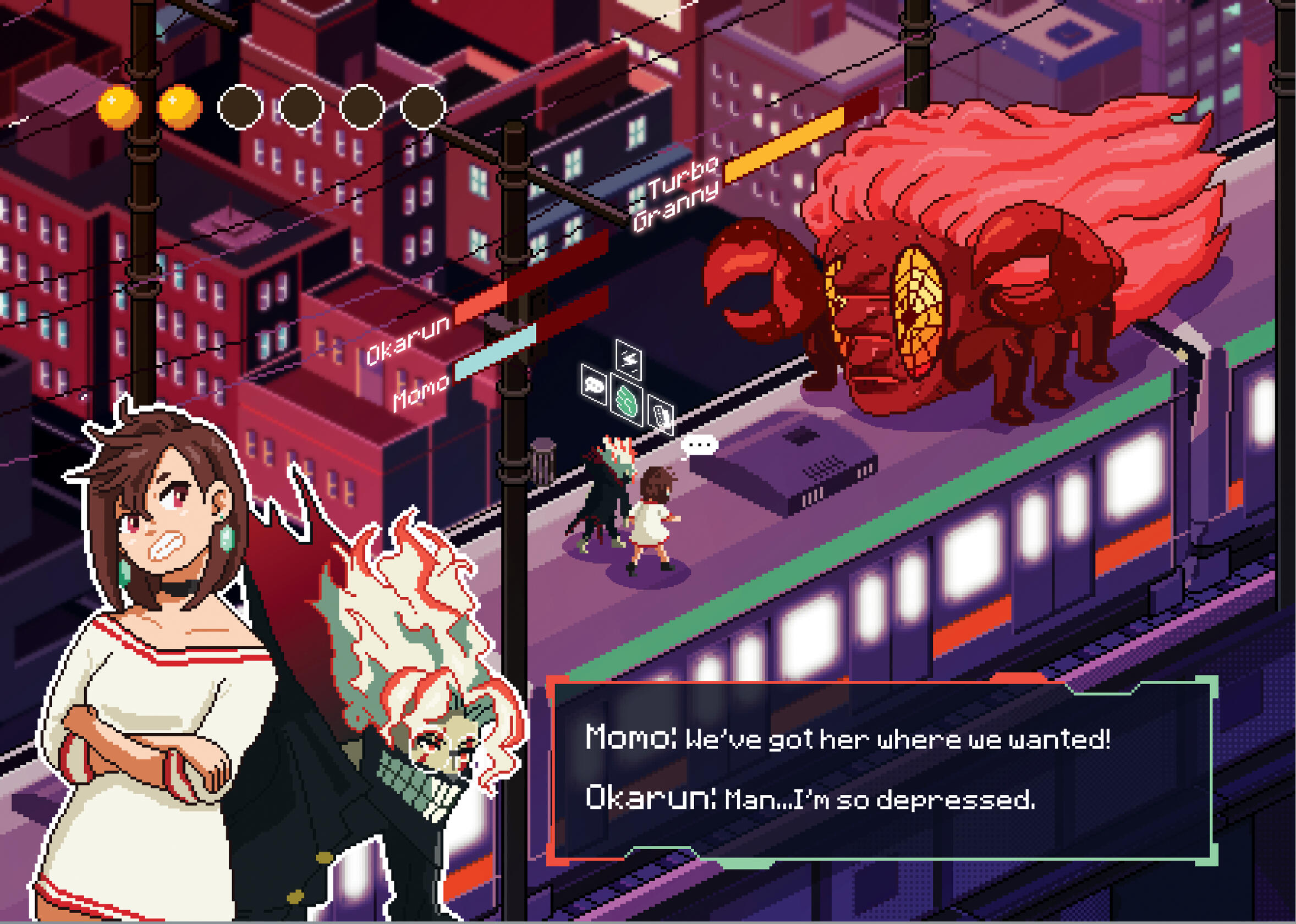Pick the item action on the right
Viewport: 1296px width, 924px height.
(661, 415)
